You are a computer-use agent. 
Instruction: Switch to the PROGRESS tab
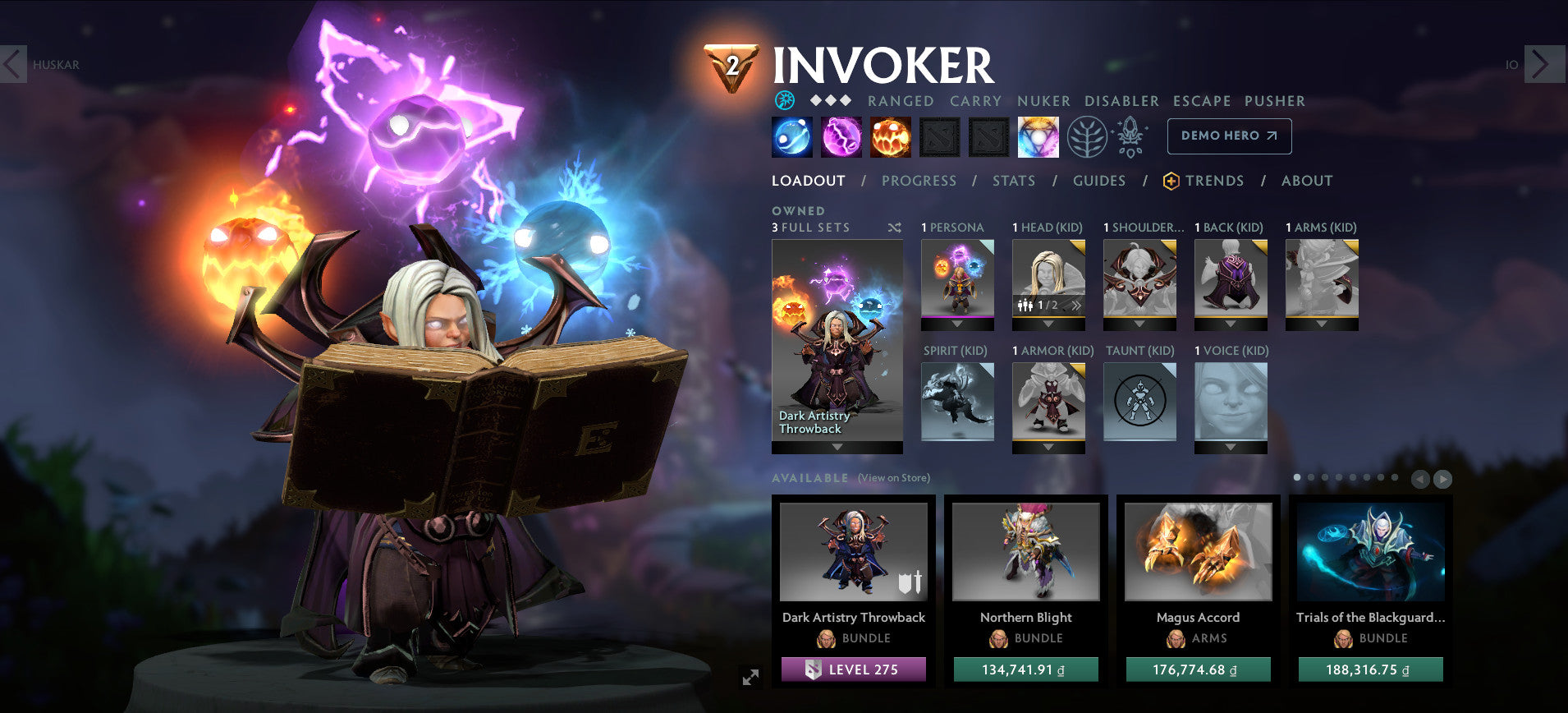(919, 181)
